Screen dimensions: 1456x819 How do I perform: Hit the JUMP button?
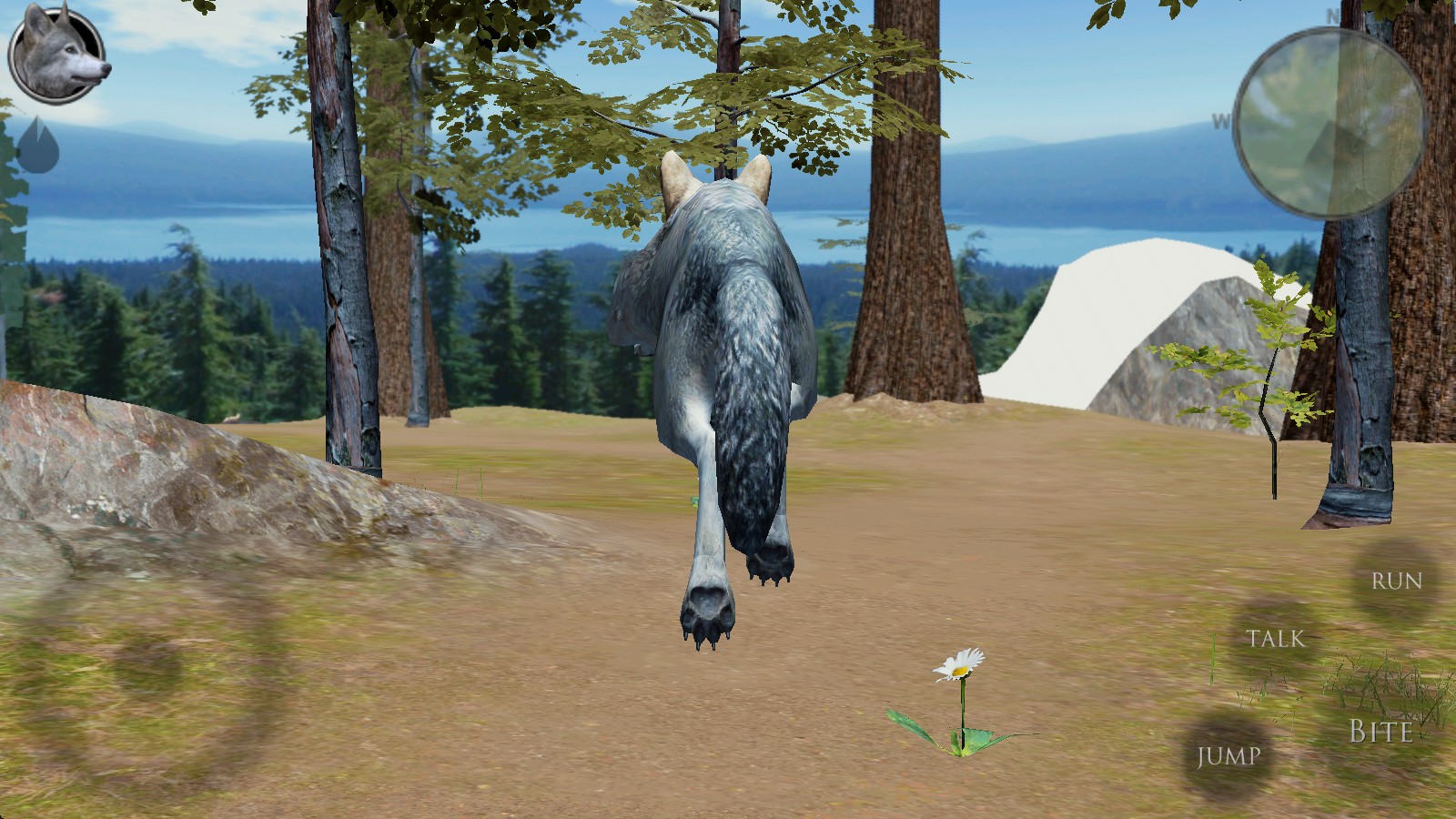pyautogui.click(x=1228, y=755)
